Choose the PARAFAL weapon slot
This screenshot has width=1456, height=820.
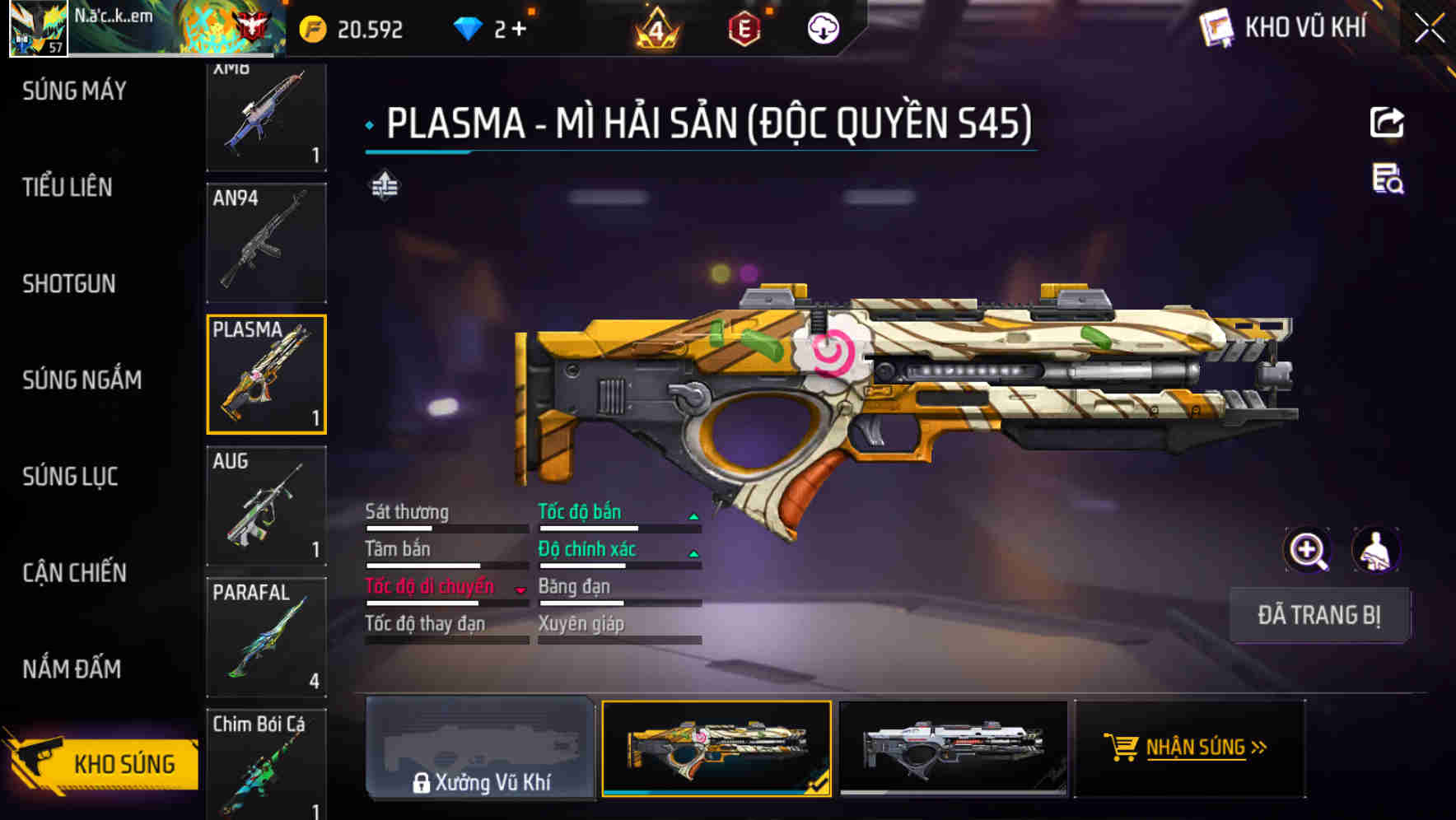pyautogui.click(x=266, y=636)
